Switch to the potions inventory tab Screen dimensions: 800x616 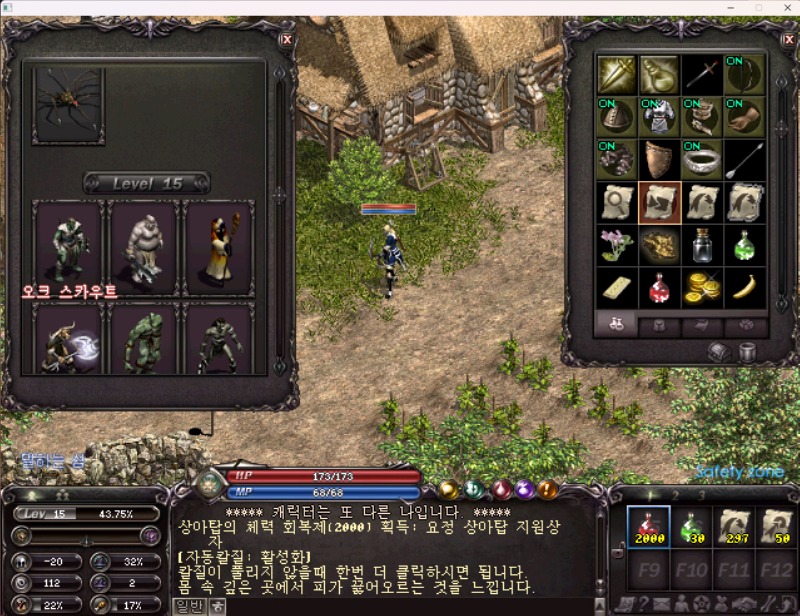(618, 324)
